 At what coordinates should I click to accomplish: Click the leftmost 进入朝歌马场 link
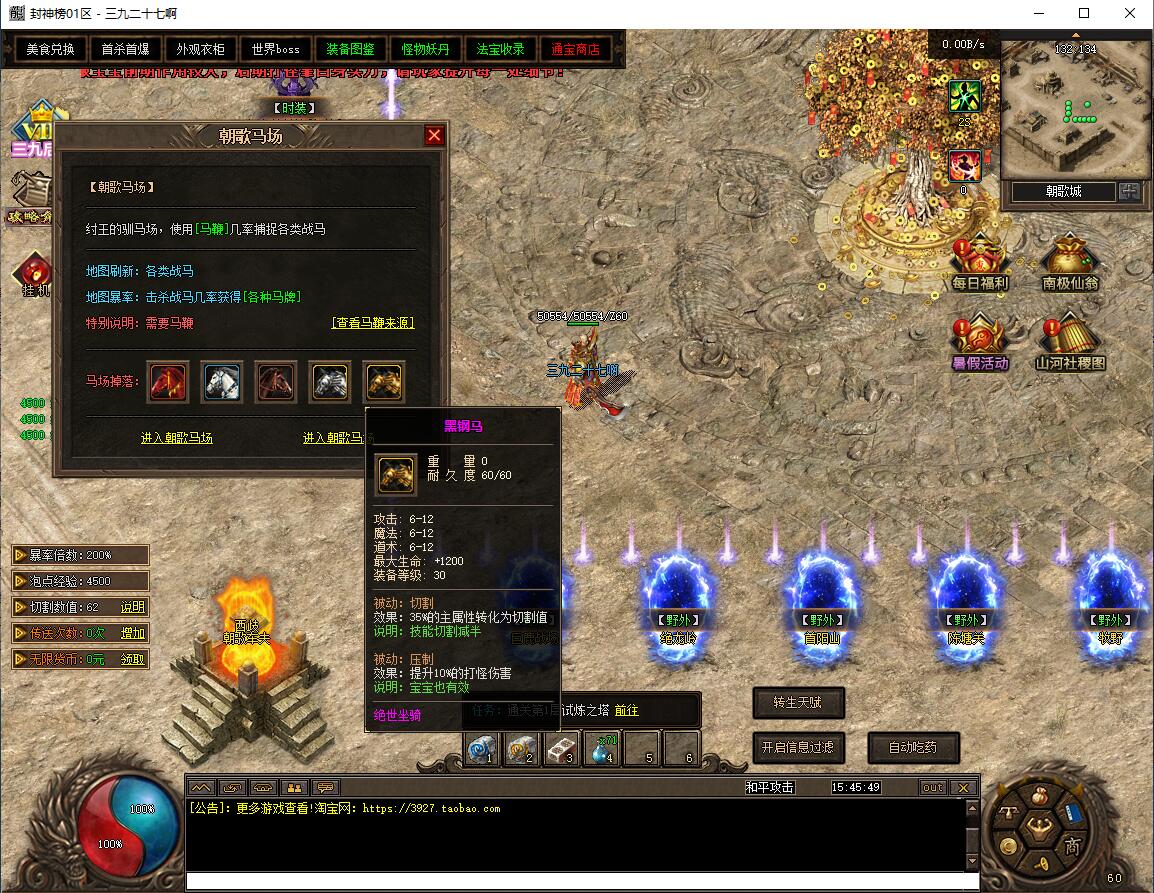pos(177,438)
